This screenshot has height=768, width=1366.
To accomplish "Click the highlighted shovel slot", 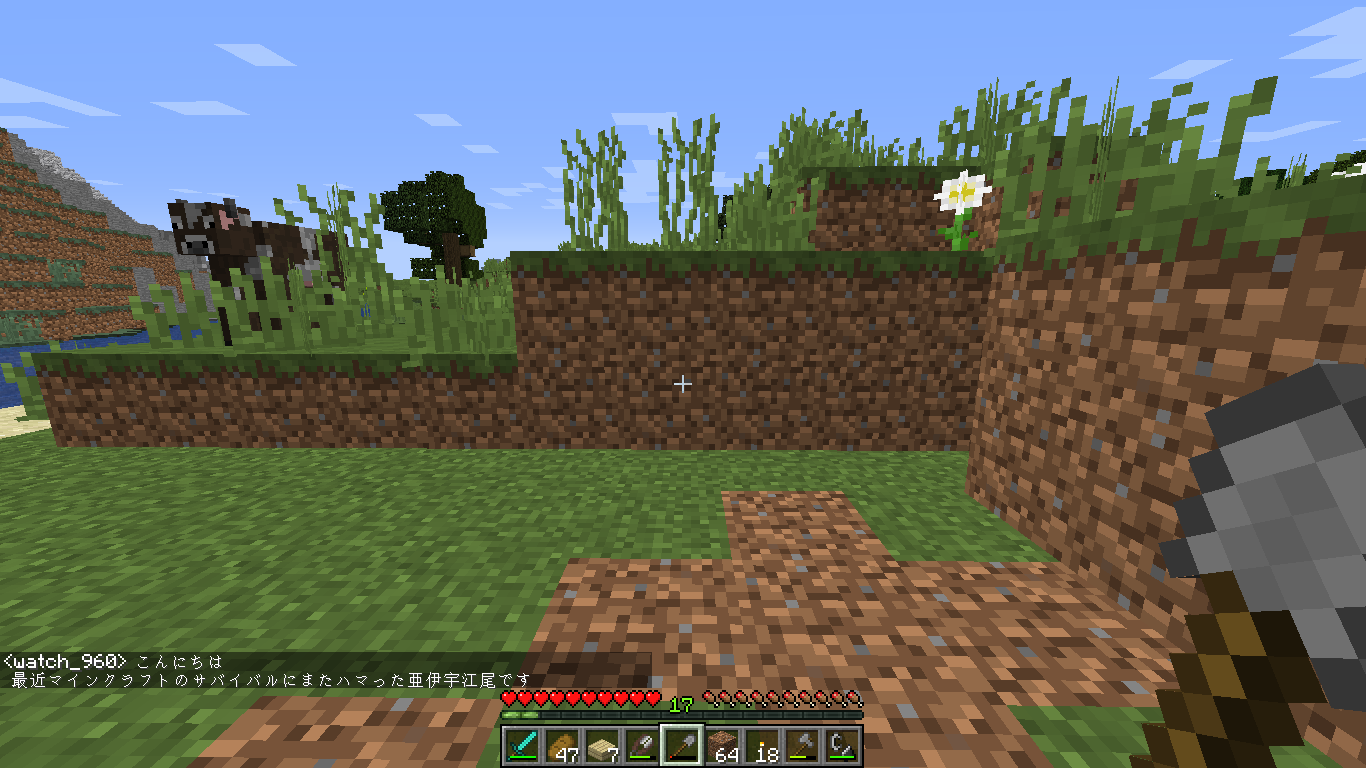I will [x=683, y=745].
